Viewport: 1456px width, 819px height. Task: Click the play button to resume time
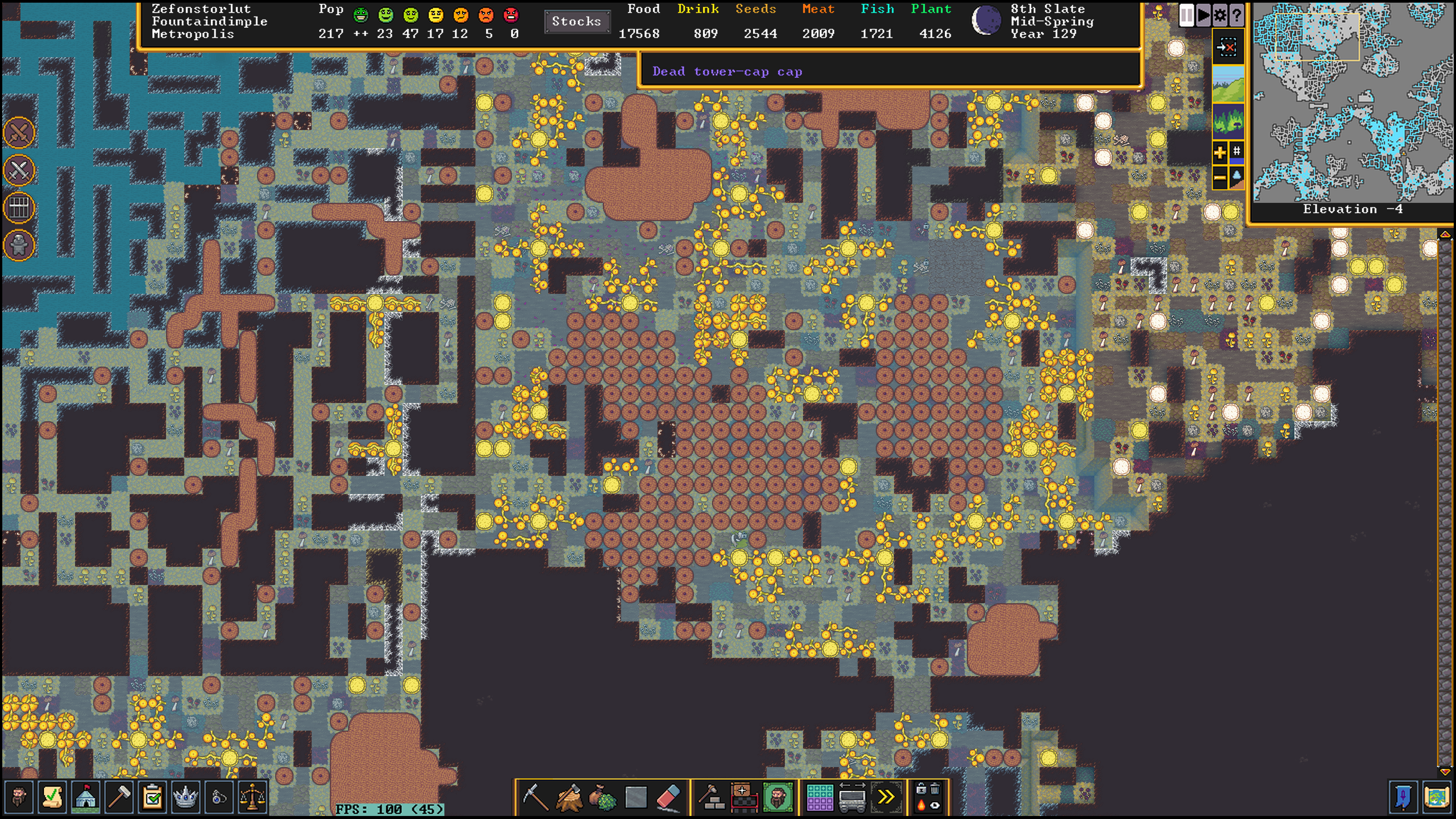coord(1203,15)
